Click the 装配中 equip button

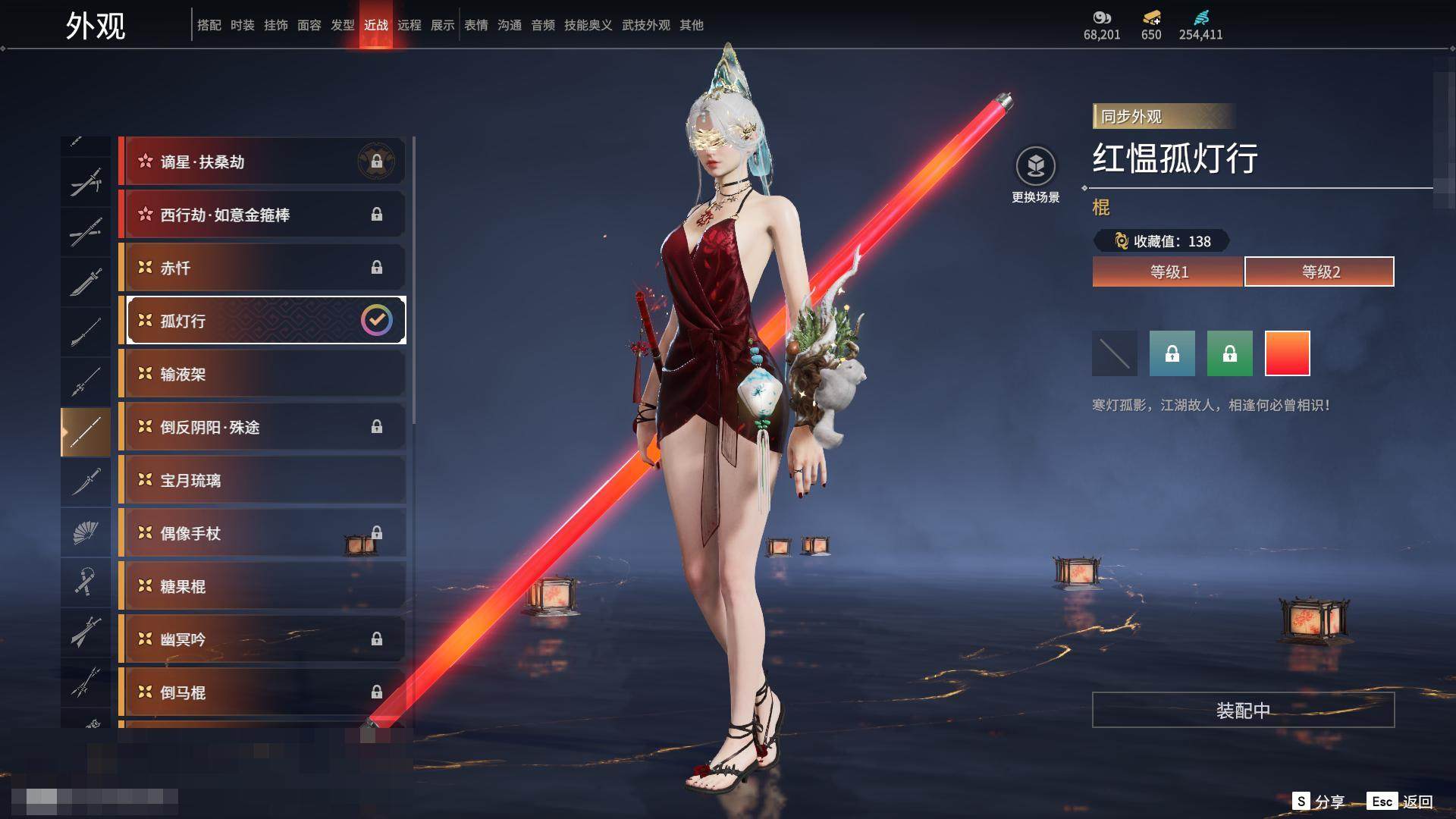click(x=1243, y=710)
